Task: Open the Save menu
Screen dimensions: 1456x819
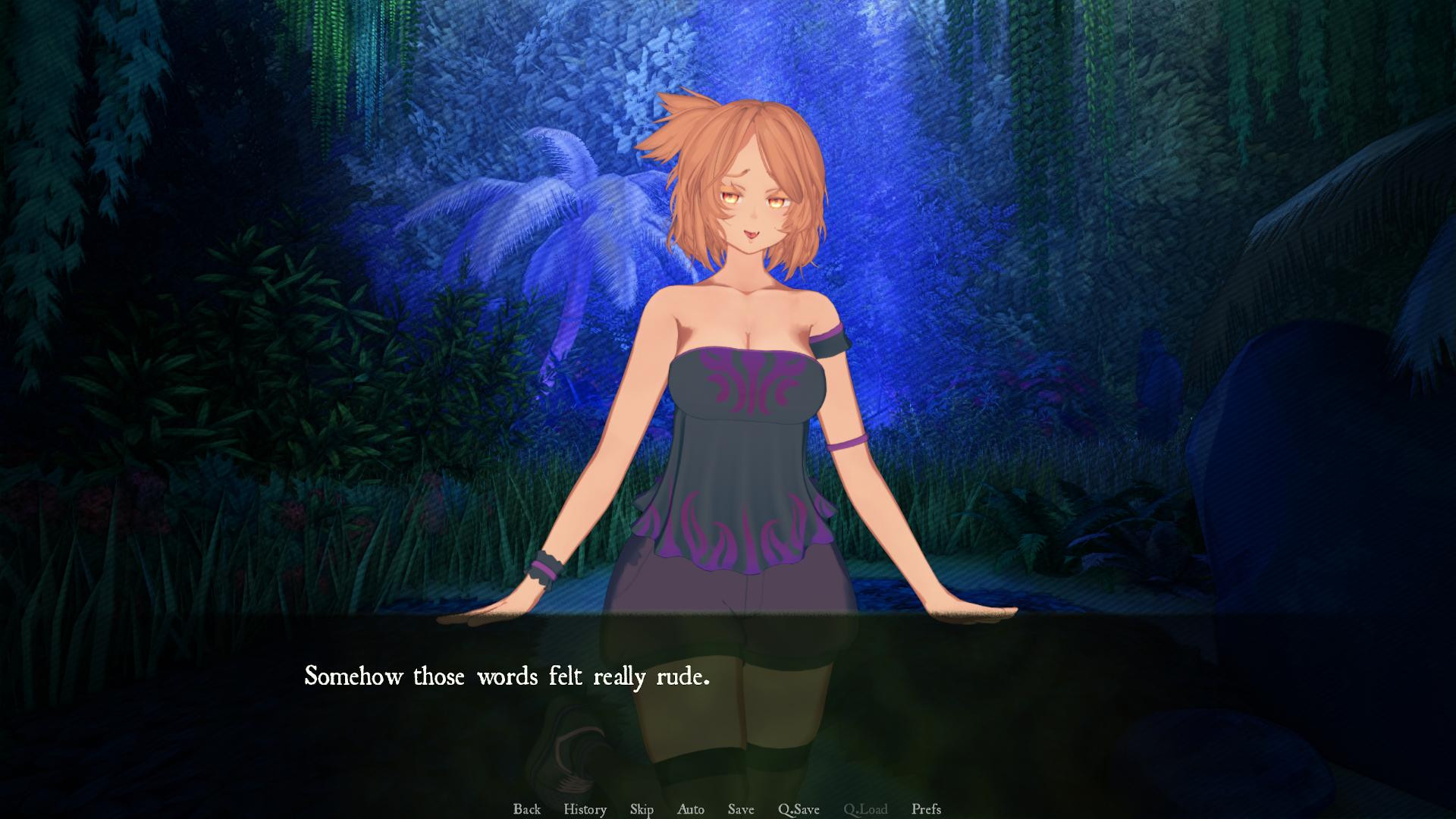Action: (741, 809)
